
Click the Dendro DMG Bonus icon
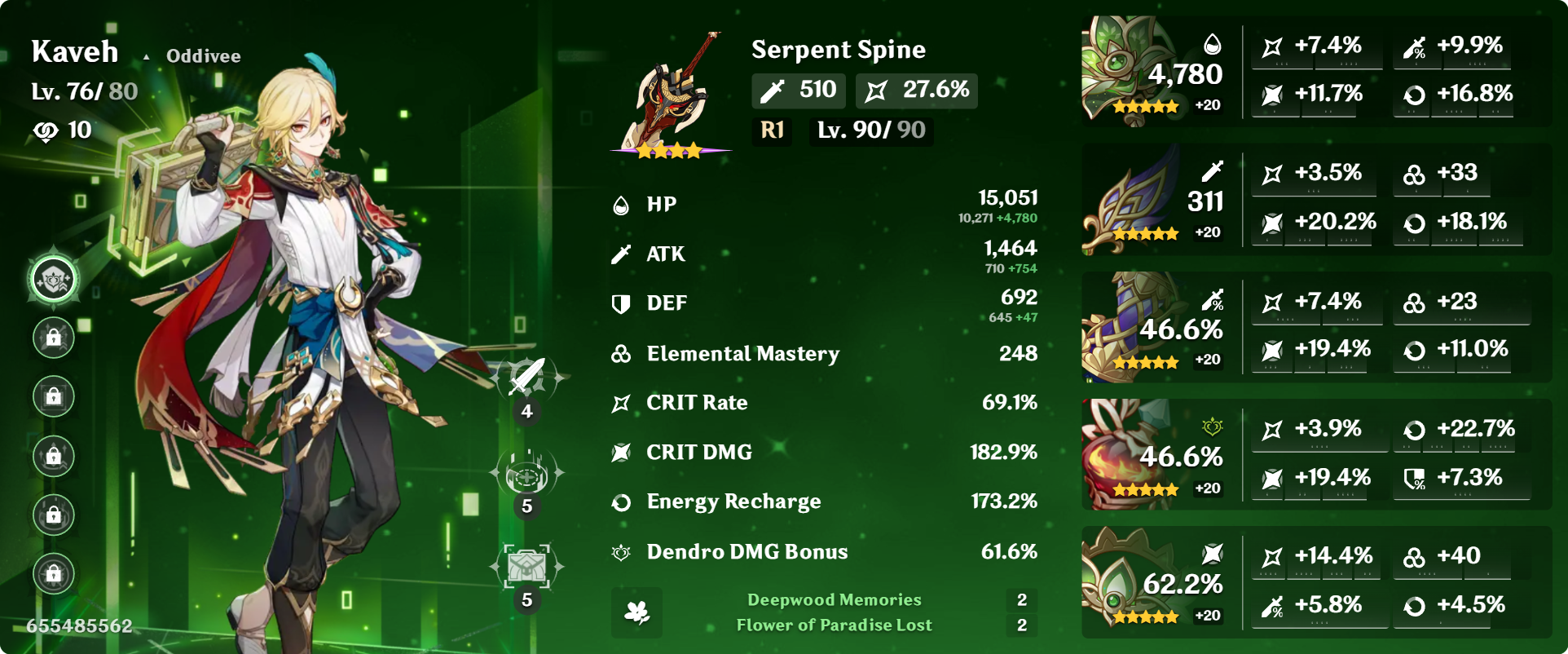(x=621, y=550)
